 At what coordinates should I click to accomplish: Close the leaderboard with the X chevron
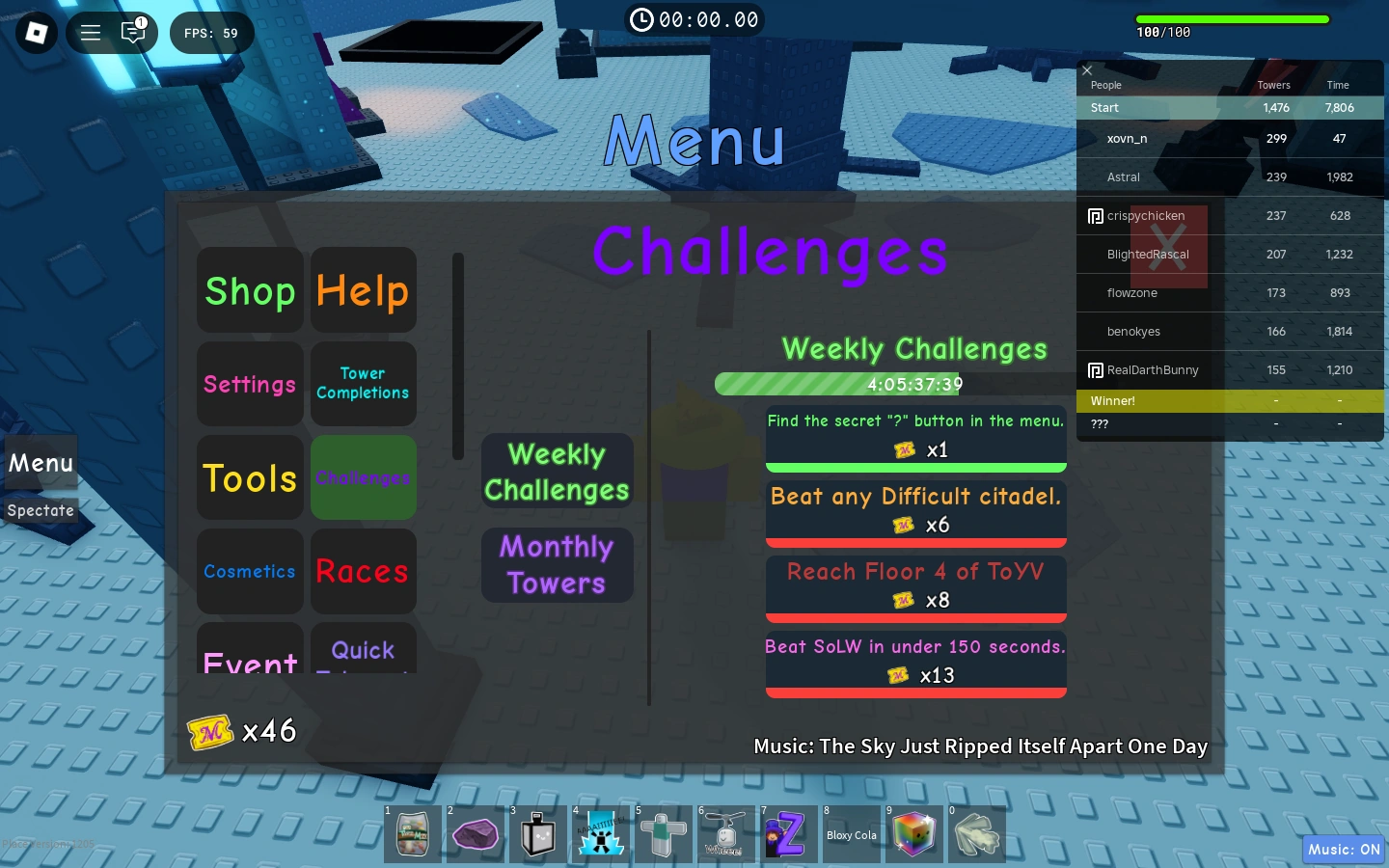point(1087,70)
